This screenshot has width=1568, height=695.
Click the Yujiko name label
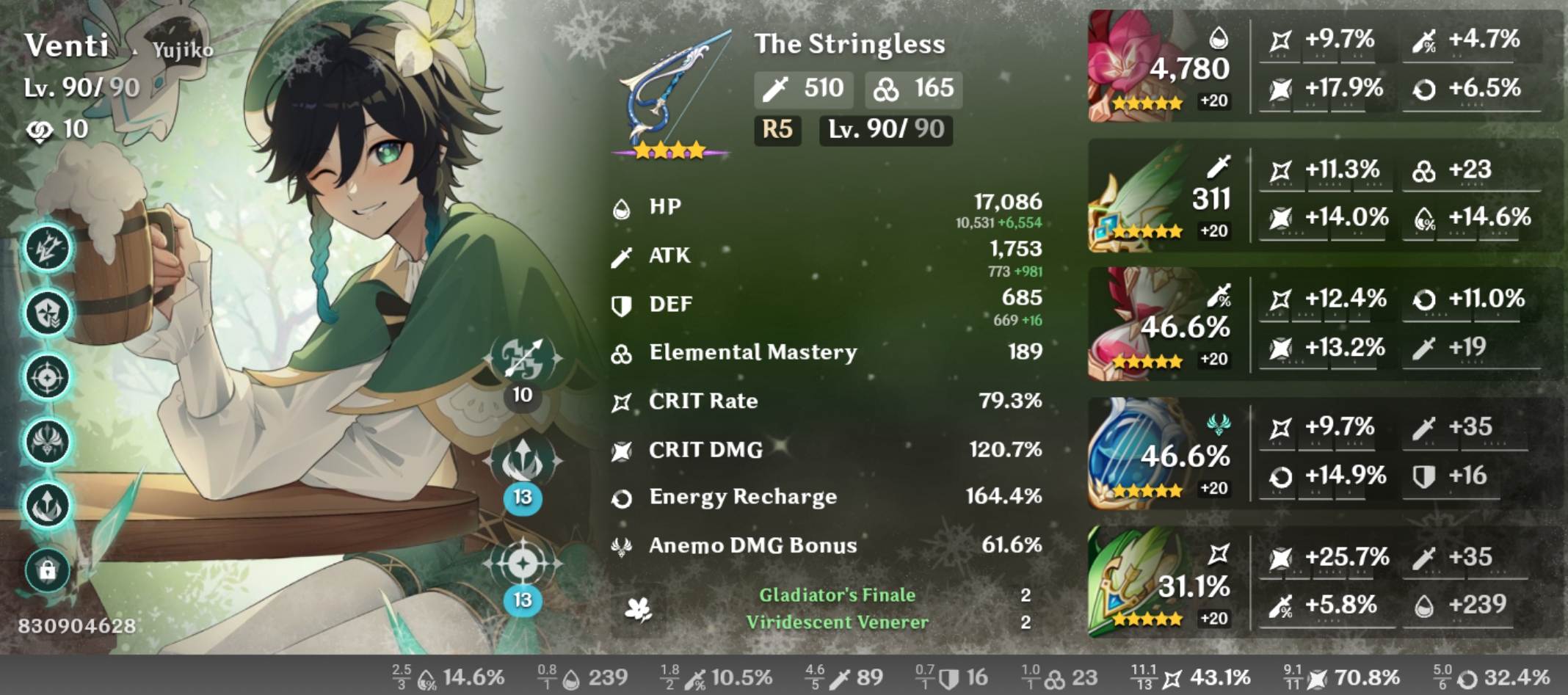coord(184,50)
